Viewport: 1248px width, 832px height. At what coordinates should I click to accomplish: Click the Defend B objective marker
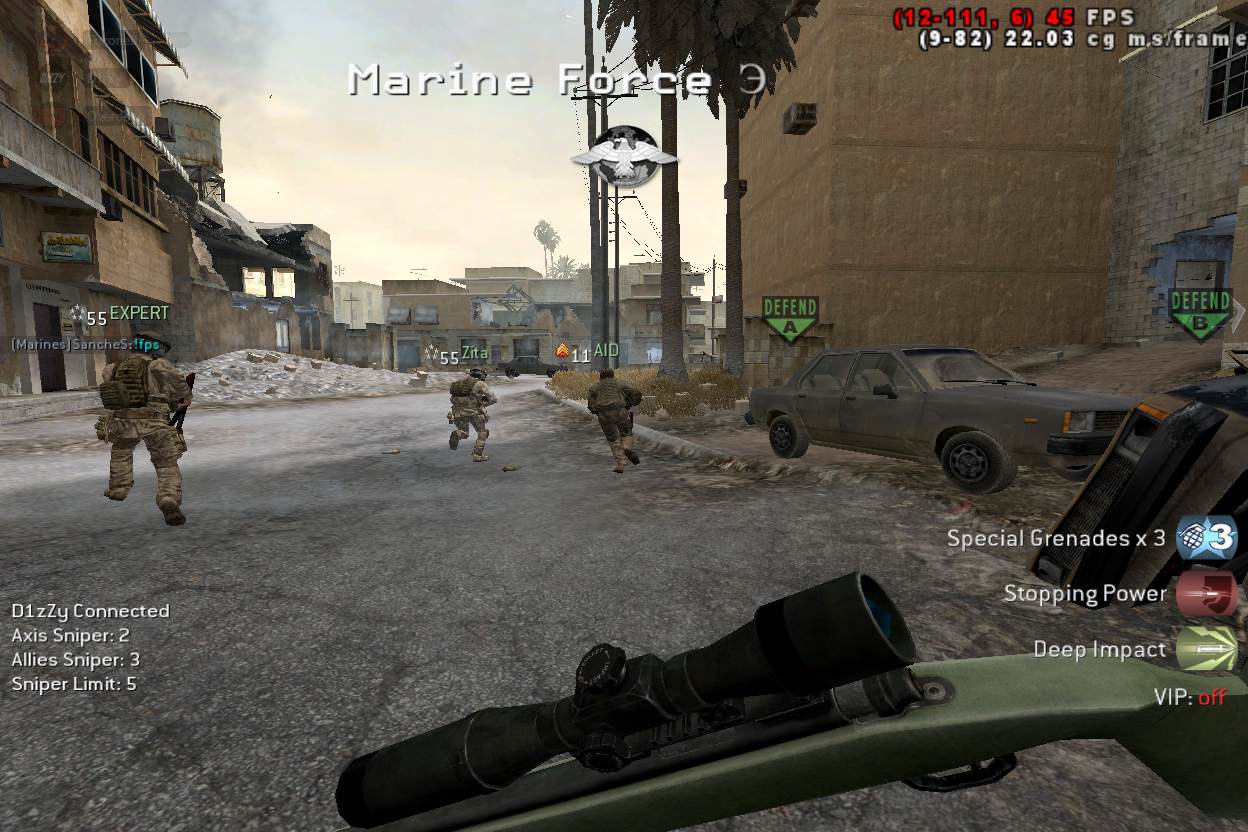click(1199, 312)
